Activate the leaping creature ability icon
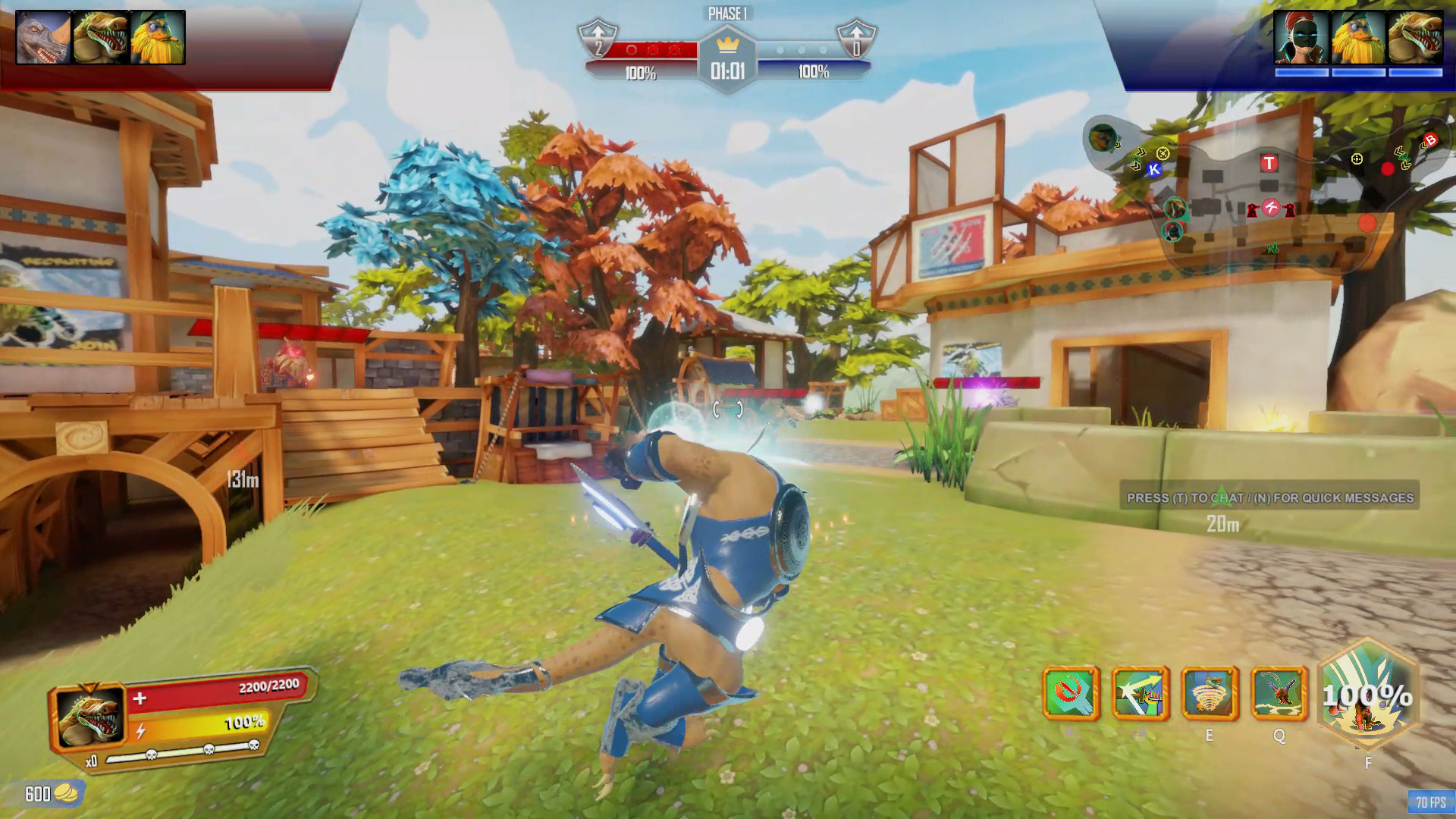This screenshot has height=819, width=1456. click(x=1279, y=693)
